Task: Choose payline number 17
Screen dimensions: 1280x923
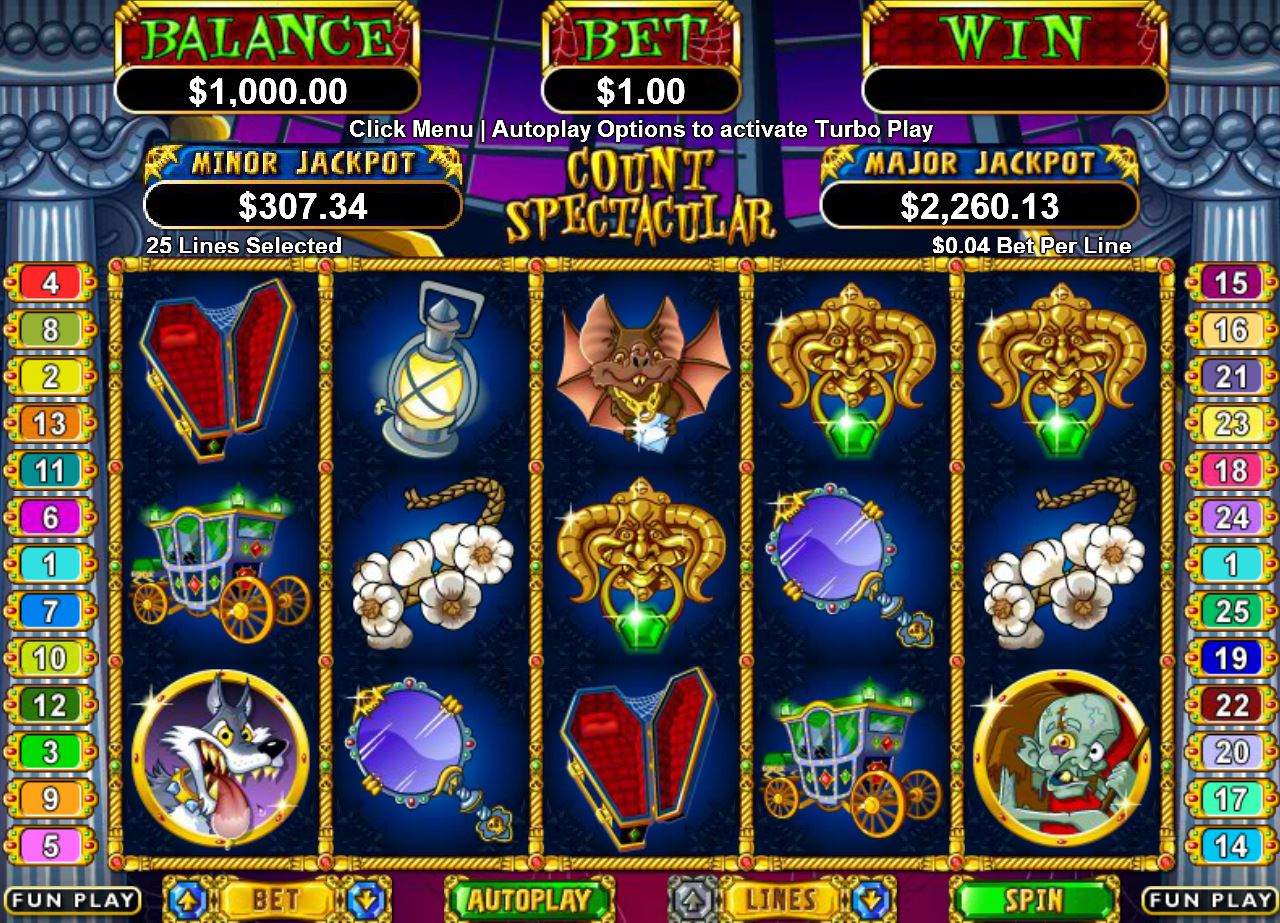Action: click(x=1231, y=800)
